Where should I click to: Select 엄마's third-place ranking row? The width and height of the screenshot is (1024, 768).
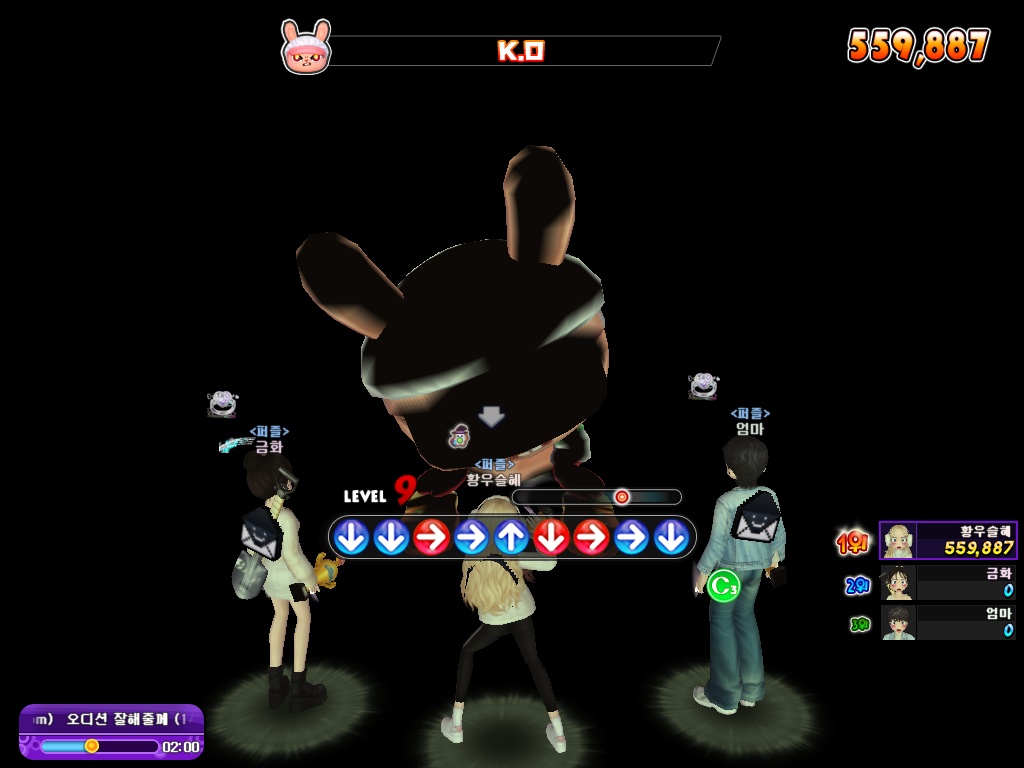point(948,623)
